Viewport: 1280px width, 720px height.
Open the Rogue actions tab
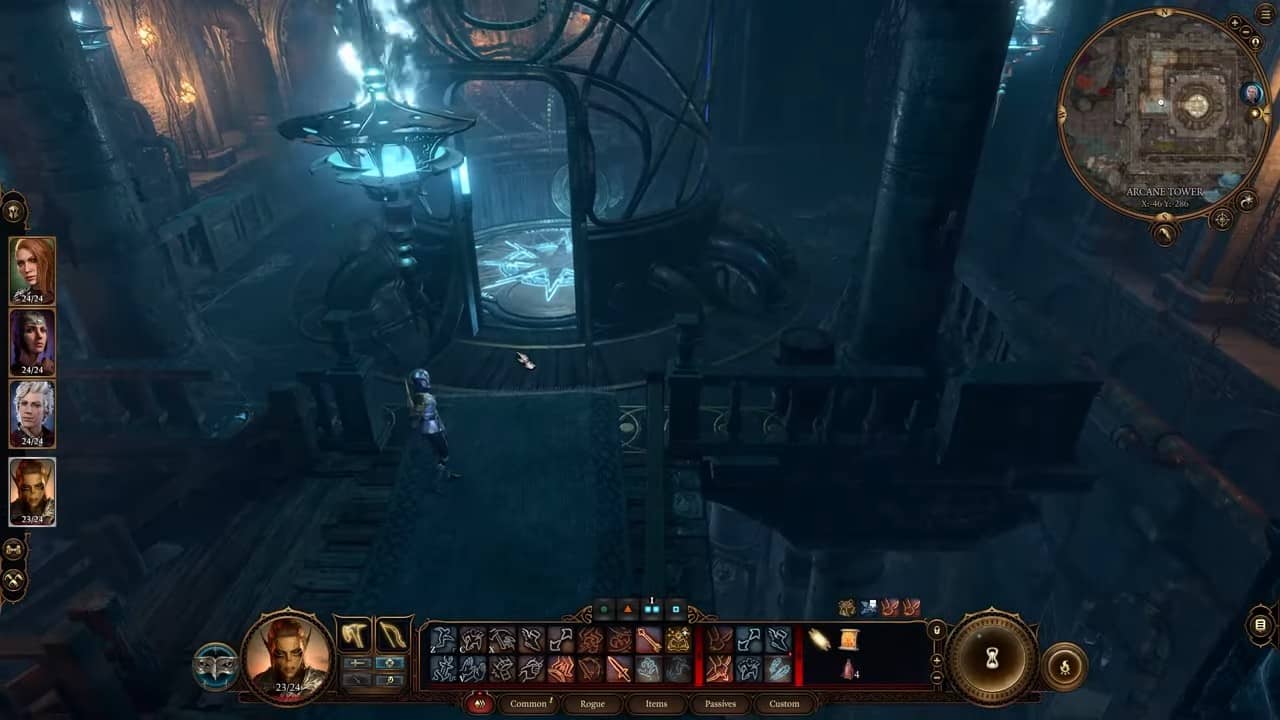coord(592,703)
